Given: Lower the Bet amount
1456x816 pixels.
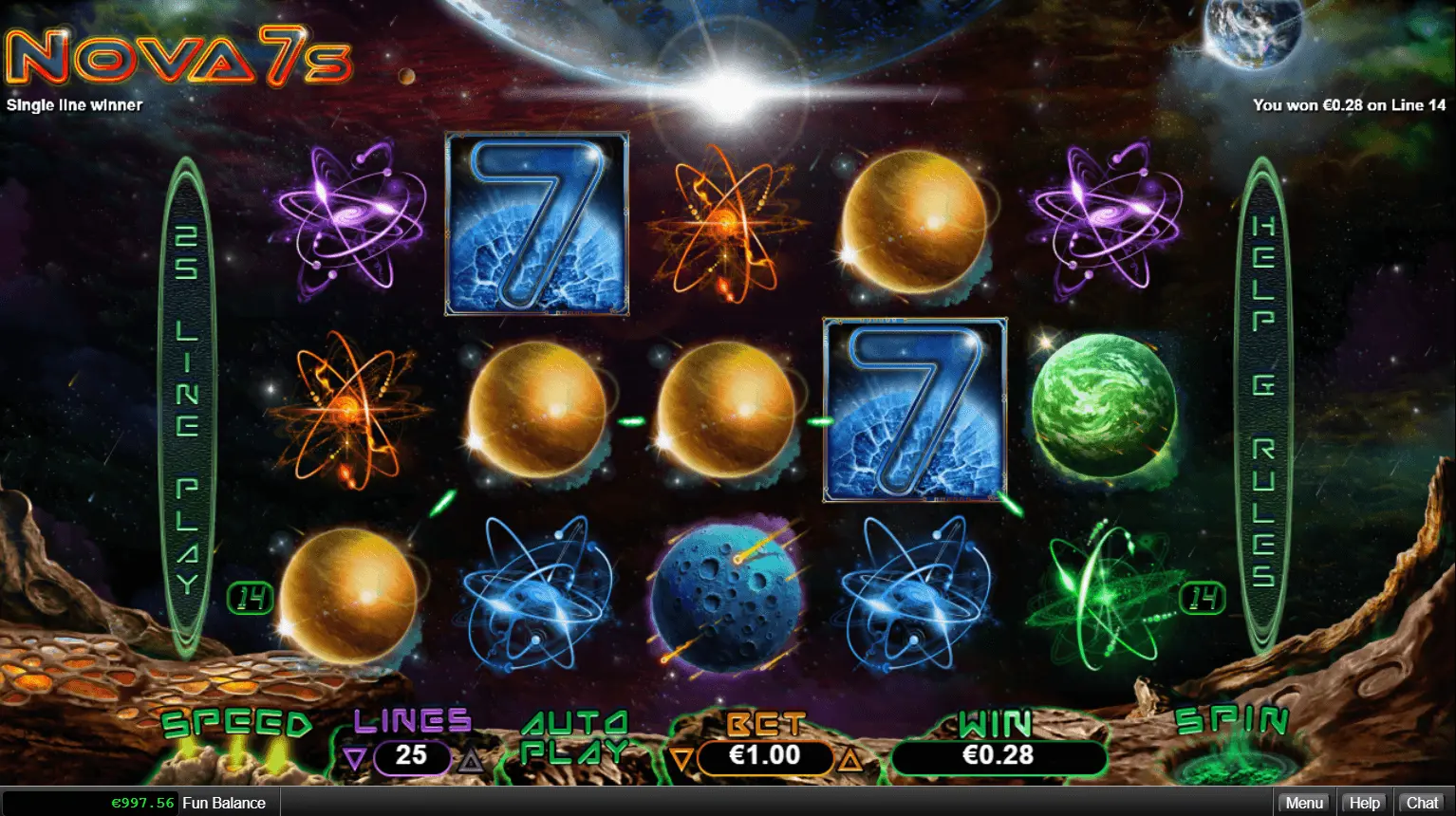Looking at the screenshot, I should [680, 758].
